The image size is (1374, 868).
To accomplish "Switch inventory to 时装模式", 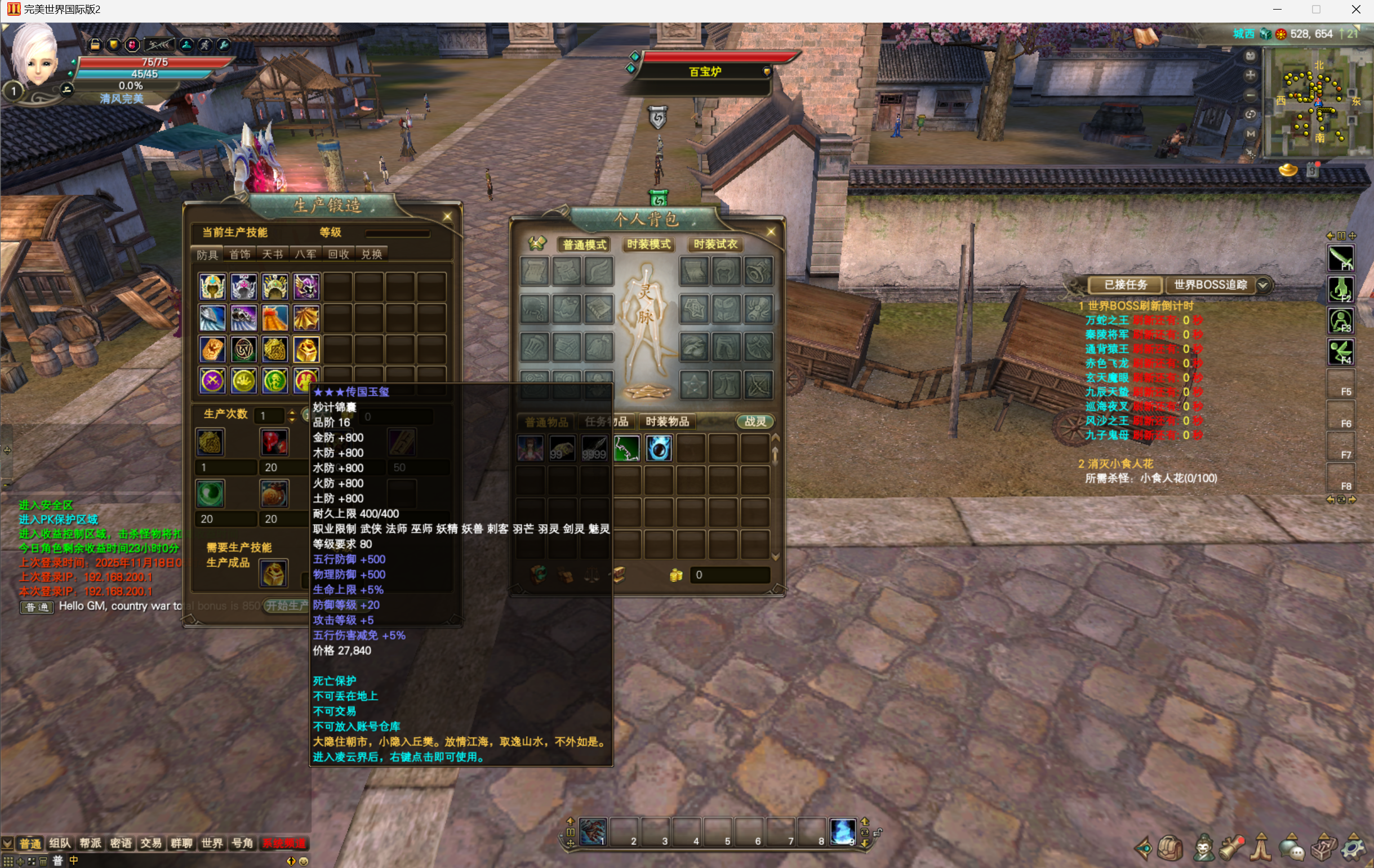I will [x=648, y=245].
